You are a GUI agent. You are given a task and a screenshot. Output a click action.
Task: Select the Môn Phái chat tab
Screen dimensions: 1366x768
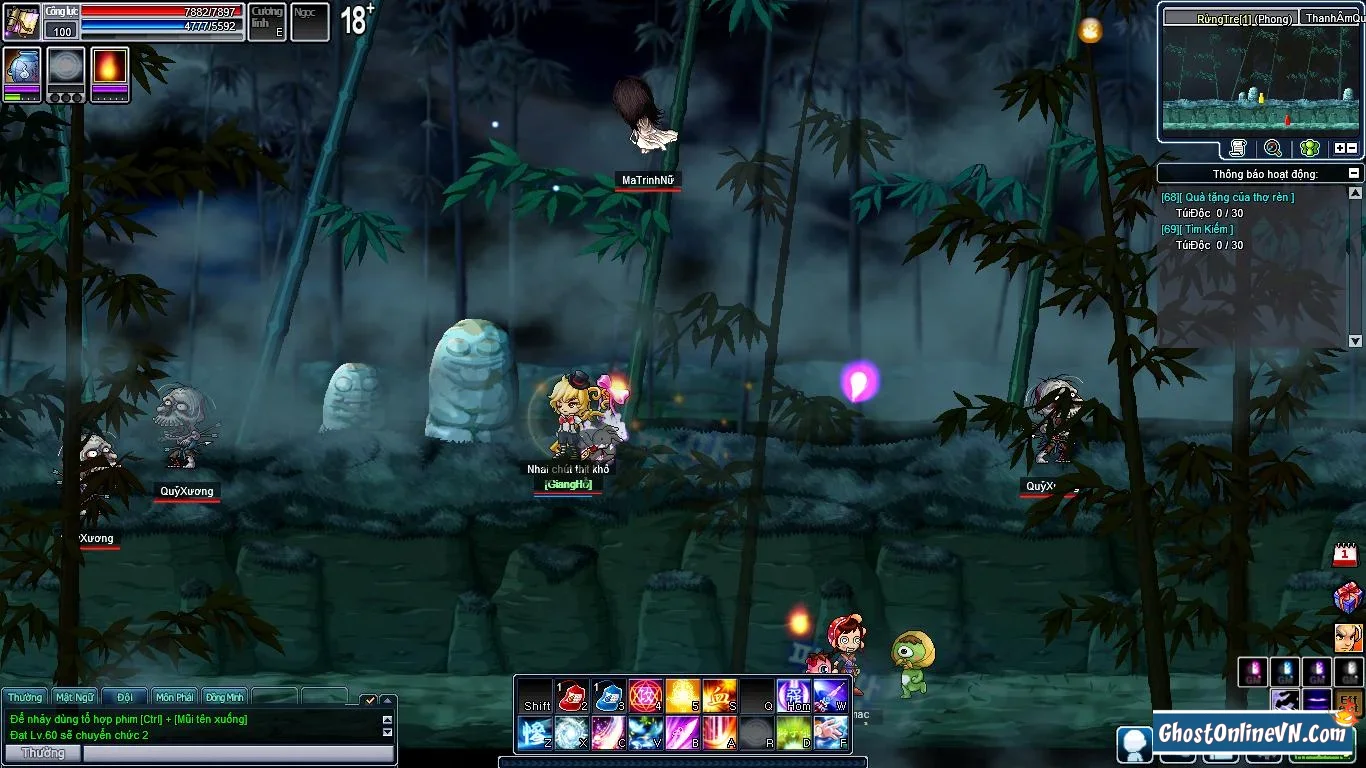click(x=175, y=697)
